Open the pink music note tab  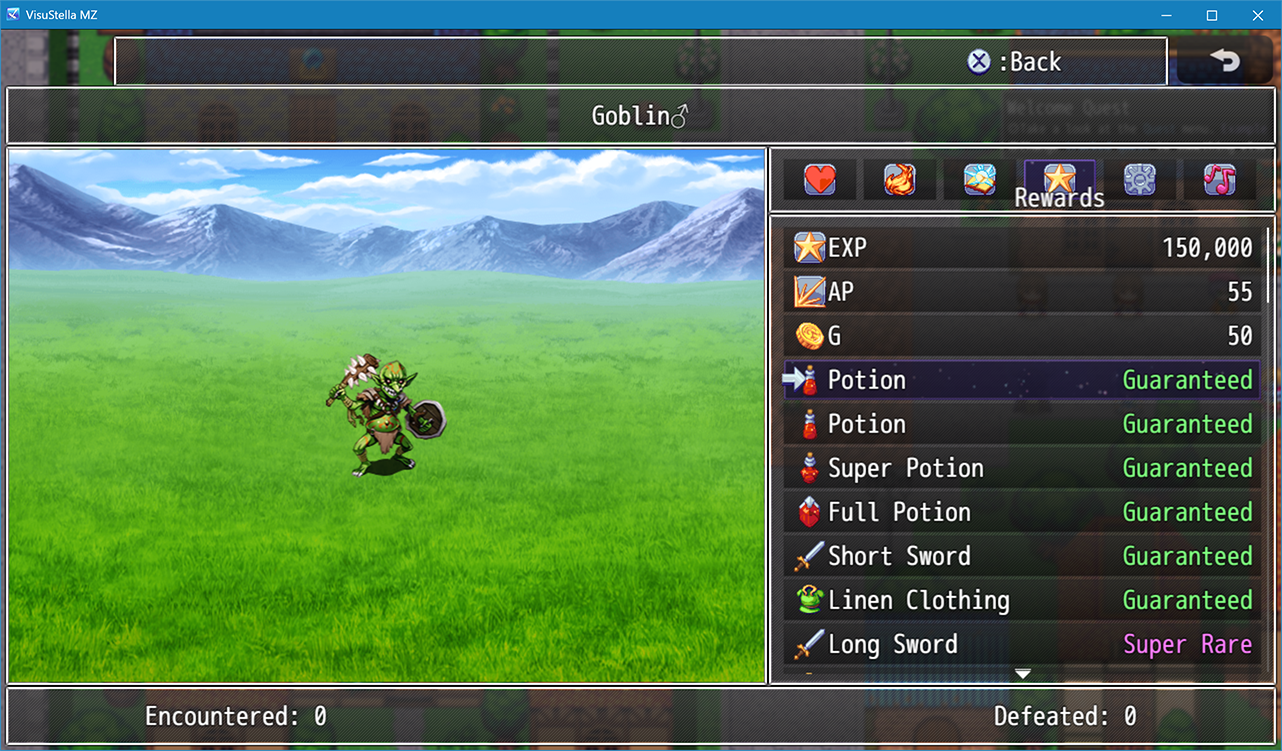coord(1219,180)
